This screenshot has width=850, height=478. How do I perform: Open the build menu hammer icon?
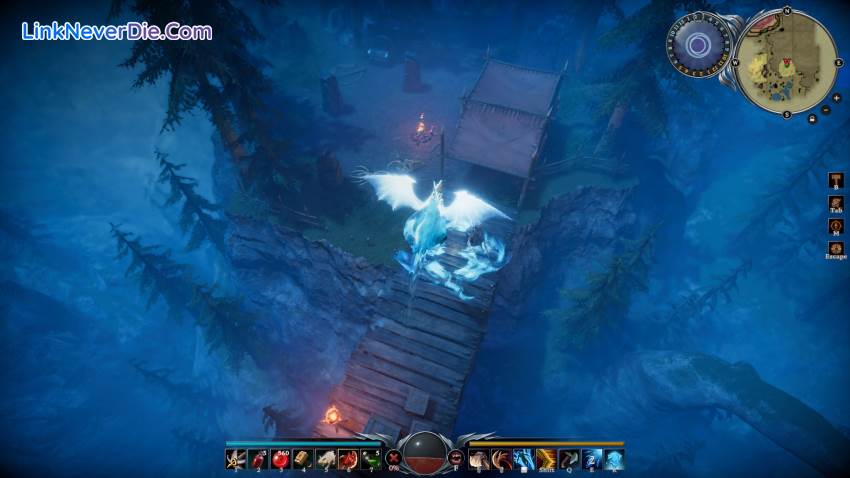pyautogui.click(x=836, y=180)
